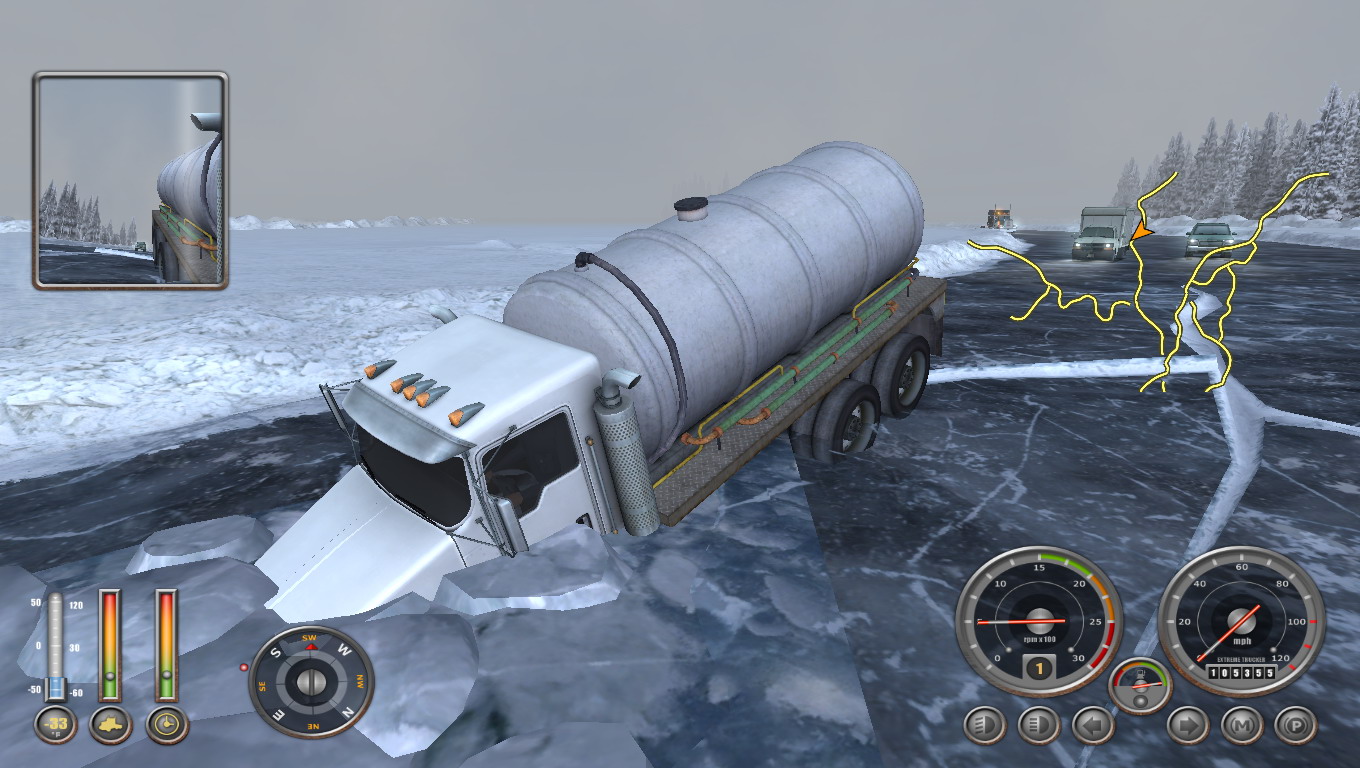Screen dimensions: 1360x768
Task: Click the yellow clock icon
Action: 167,725
